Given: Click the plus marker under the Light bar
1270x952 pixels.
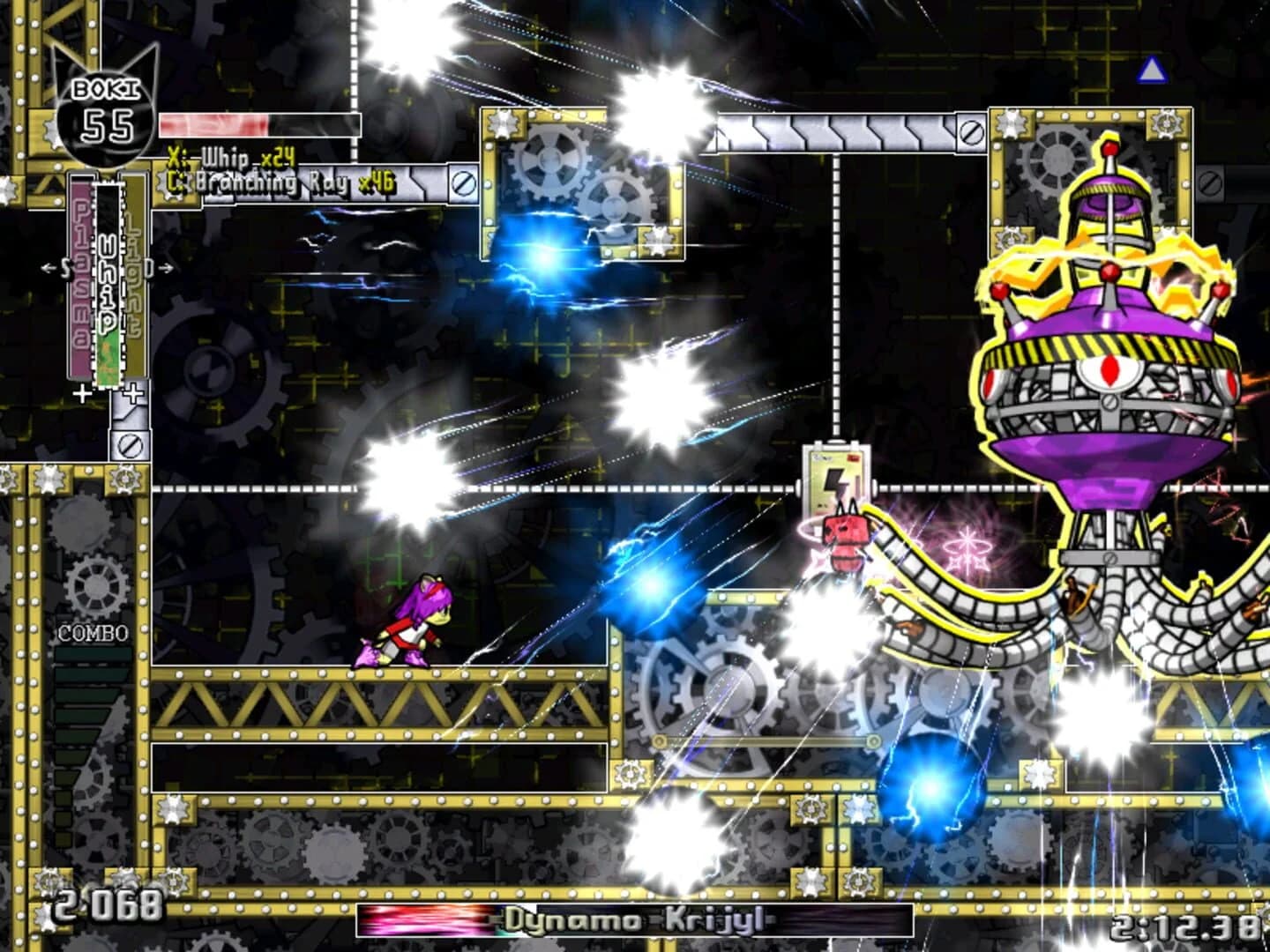Looking at the screenshot, I should [x=134, y=394].
